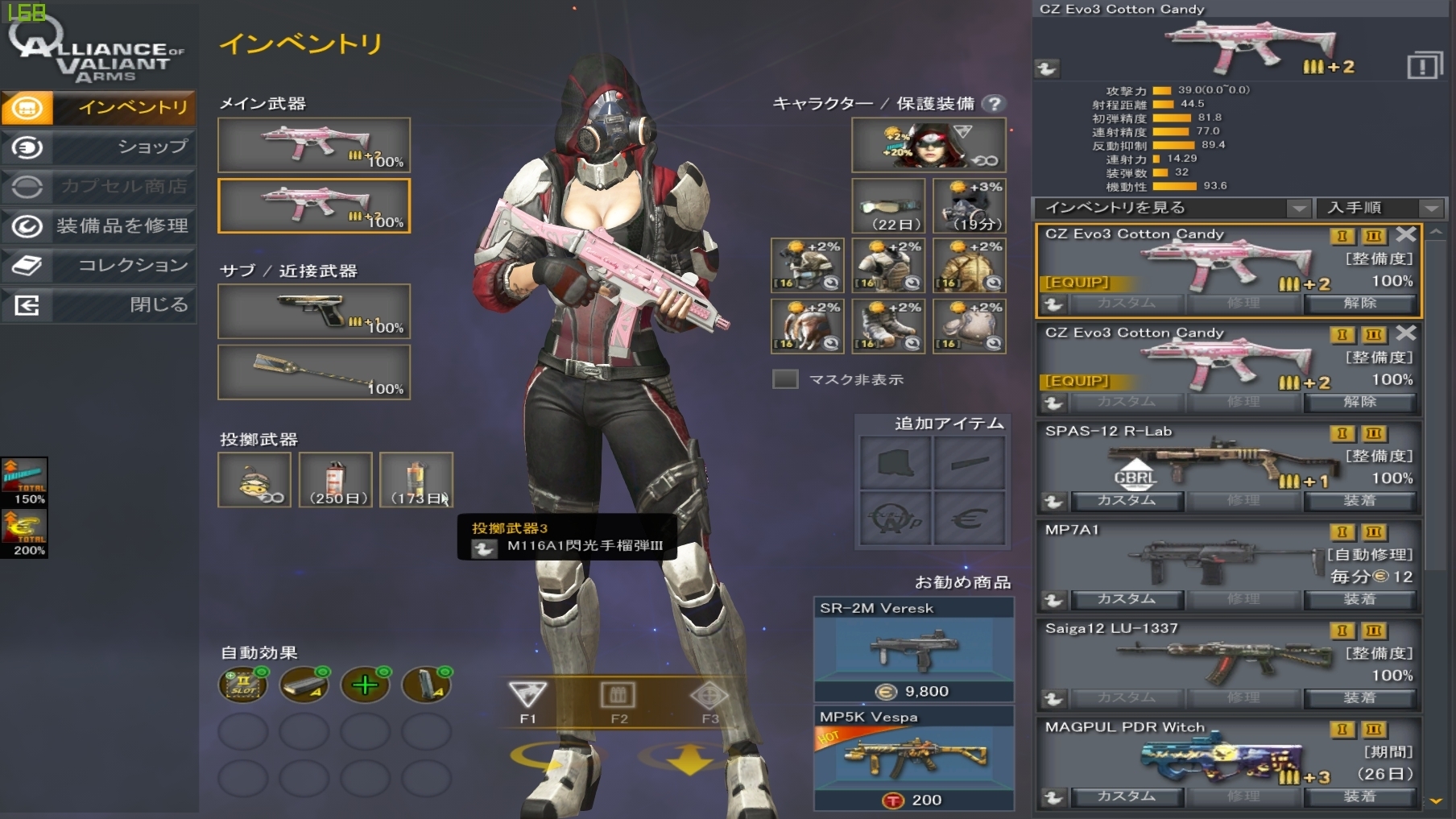
Task: Click 閉じる to close the inventory
Action: (98, 305)
